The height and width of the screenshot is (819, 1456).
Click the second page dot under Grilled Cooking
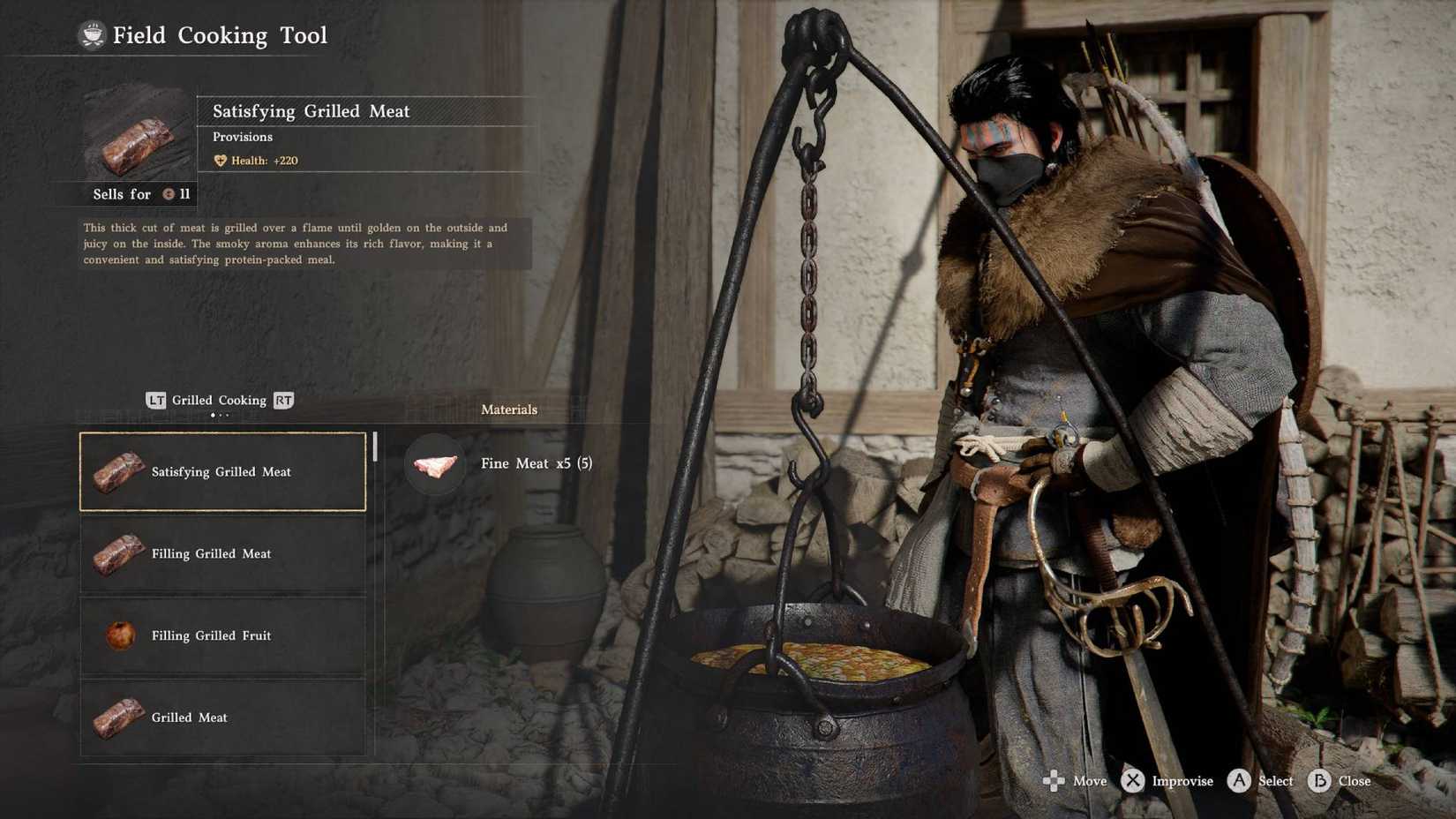(221, 415)
